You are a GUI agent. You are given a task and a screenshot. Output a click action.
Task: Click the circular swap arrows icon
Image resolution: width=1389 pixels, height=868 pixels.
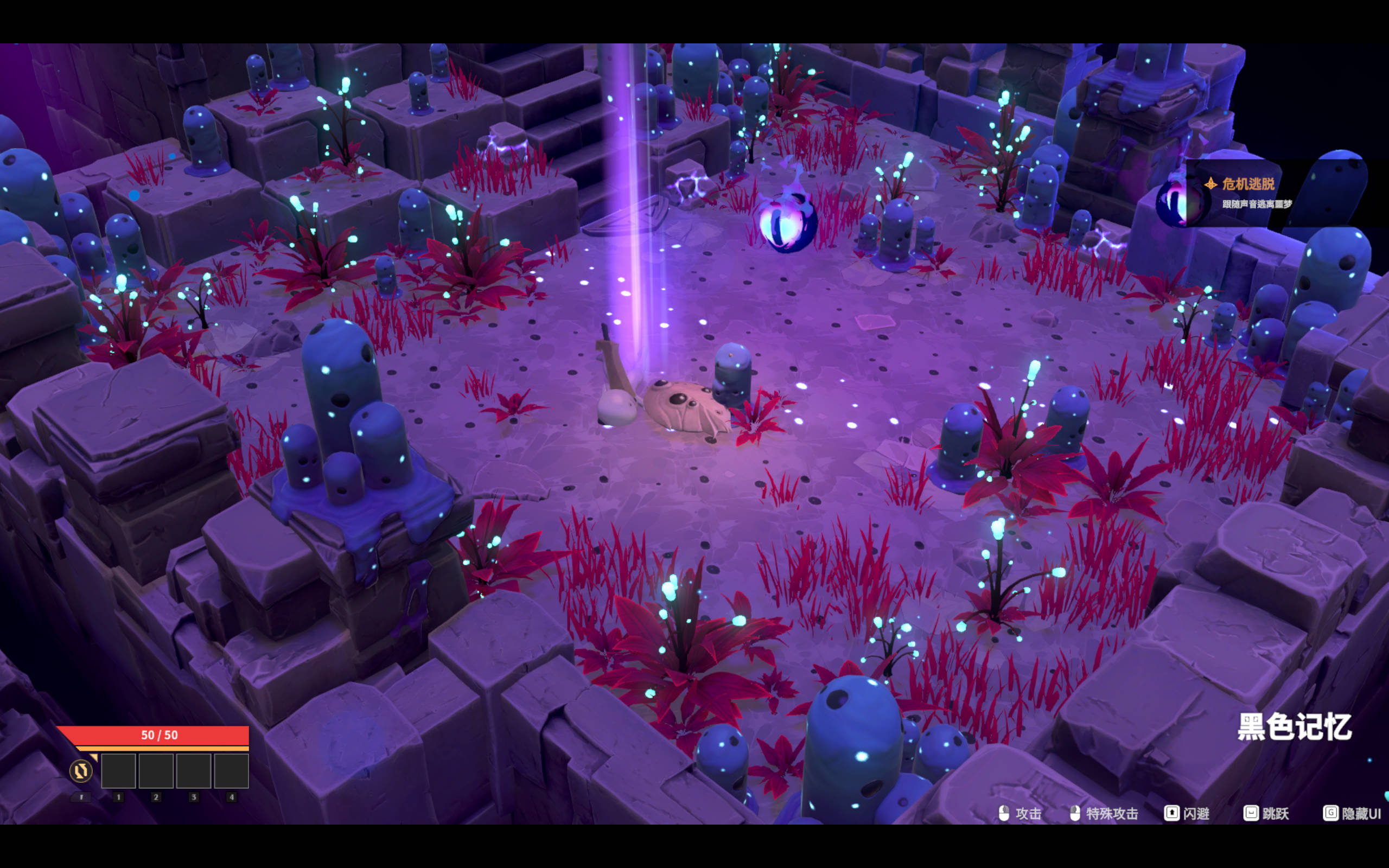tap(81, 770)
